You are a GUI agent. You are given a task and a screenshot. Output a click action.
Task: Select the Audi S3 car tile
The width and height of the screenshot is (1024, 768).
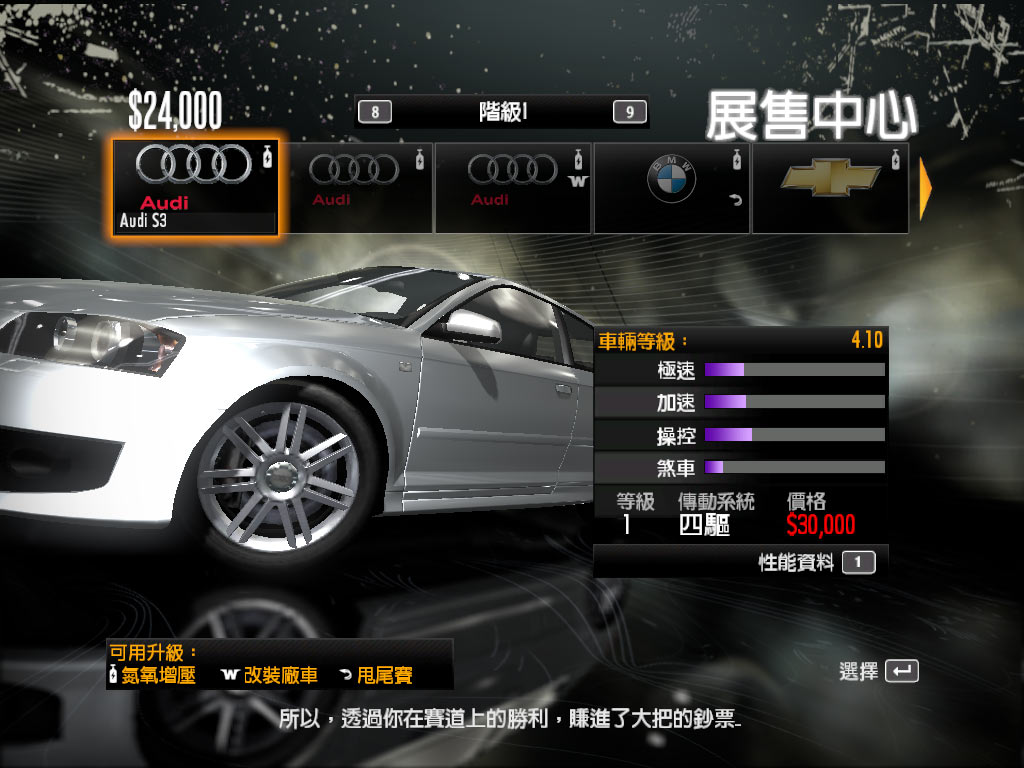point(194,187)
